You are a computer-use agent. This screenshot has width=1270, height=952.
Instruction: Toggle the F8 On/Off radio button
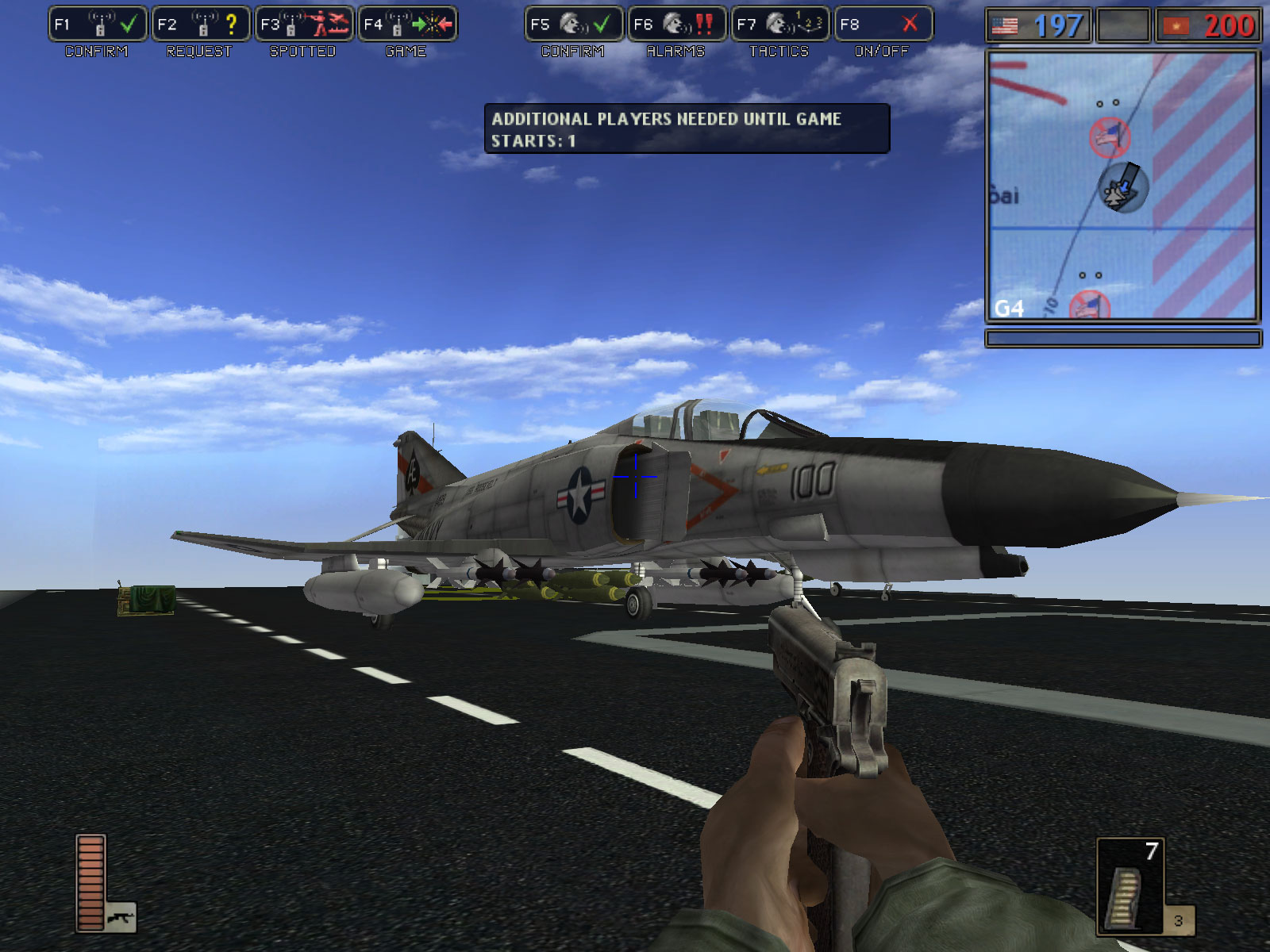(883, 25)
